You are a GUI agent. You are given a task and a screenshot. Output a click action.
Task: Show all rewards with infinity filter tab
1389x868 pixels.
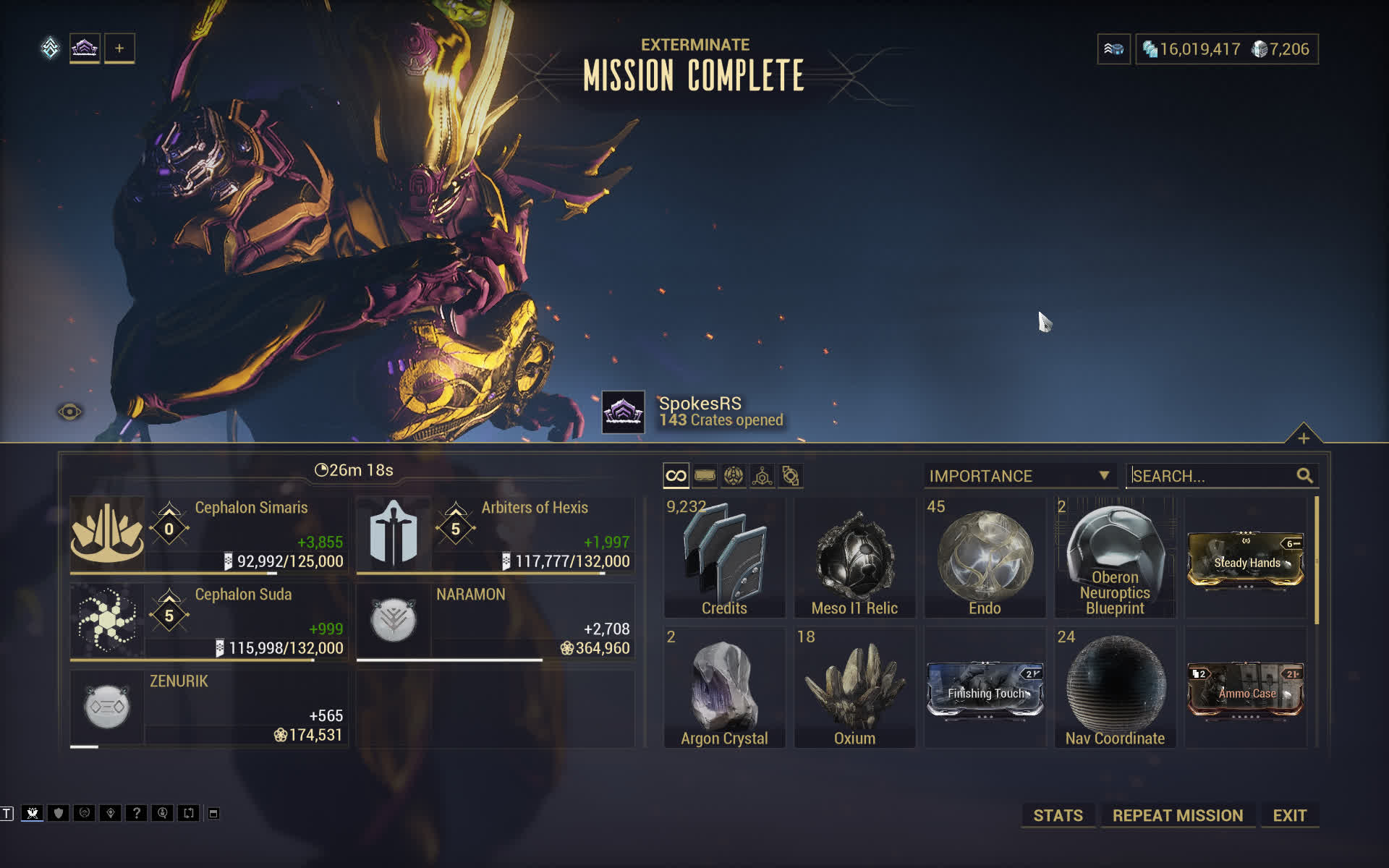point(676,476)
